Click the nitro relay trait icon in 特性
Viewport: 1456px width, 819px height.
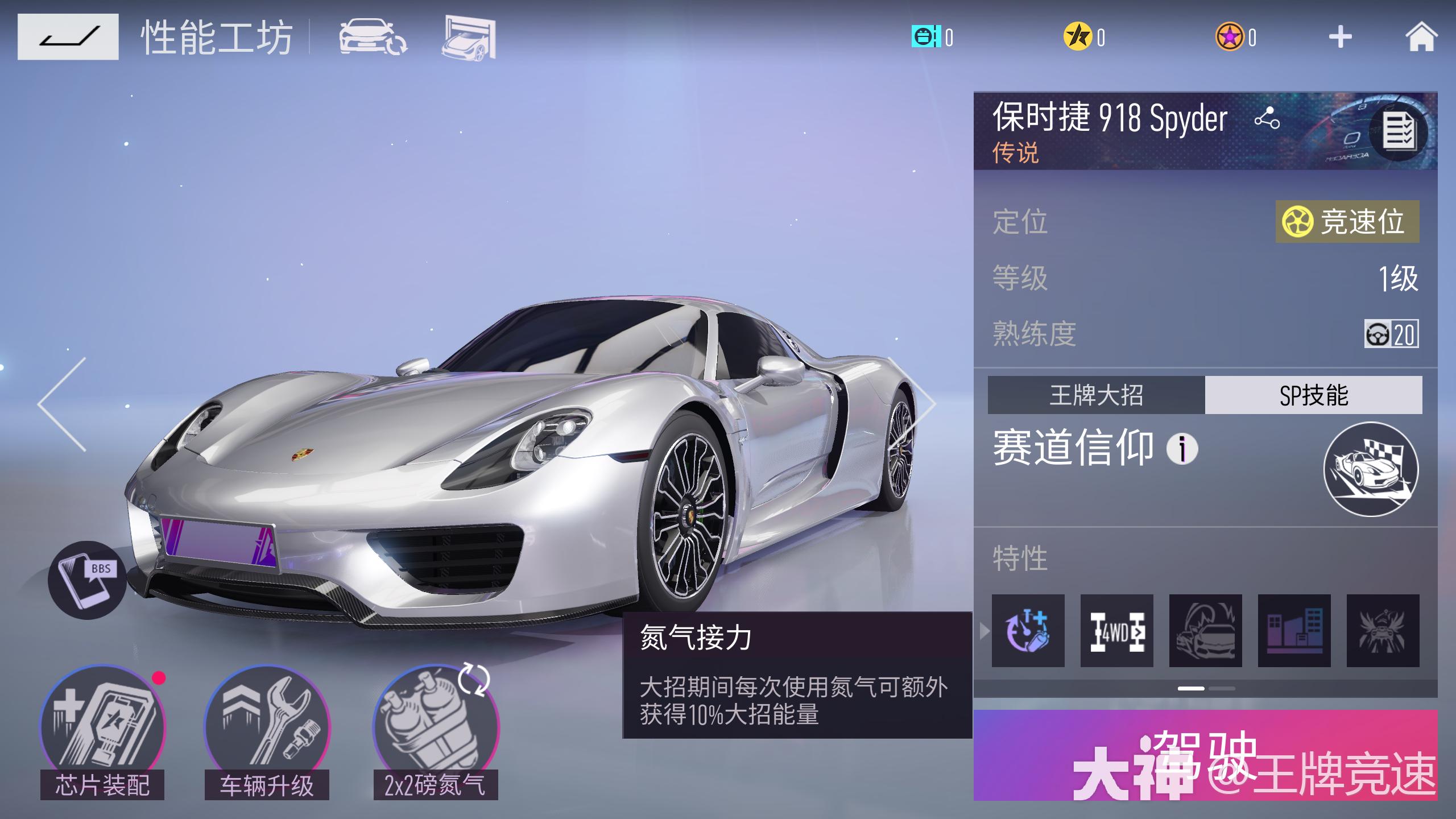[x=1028, y=631]
